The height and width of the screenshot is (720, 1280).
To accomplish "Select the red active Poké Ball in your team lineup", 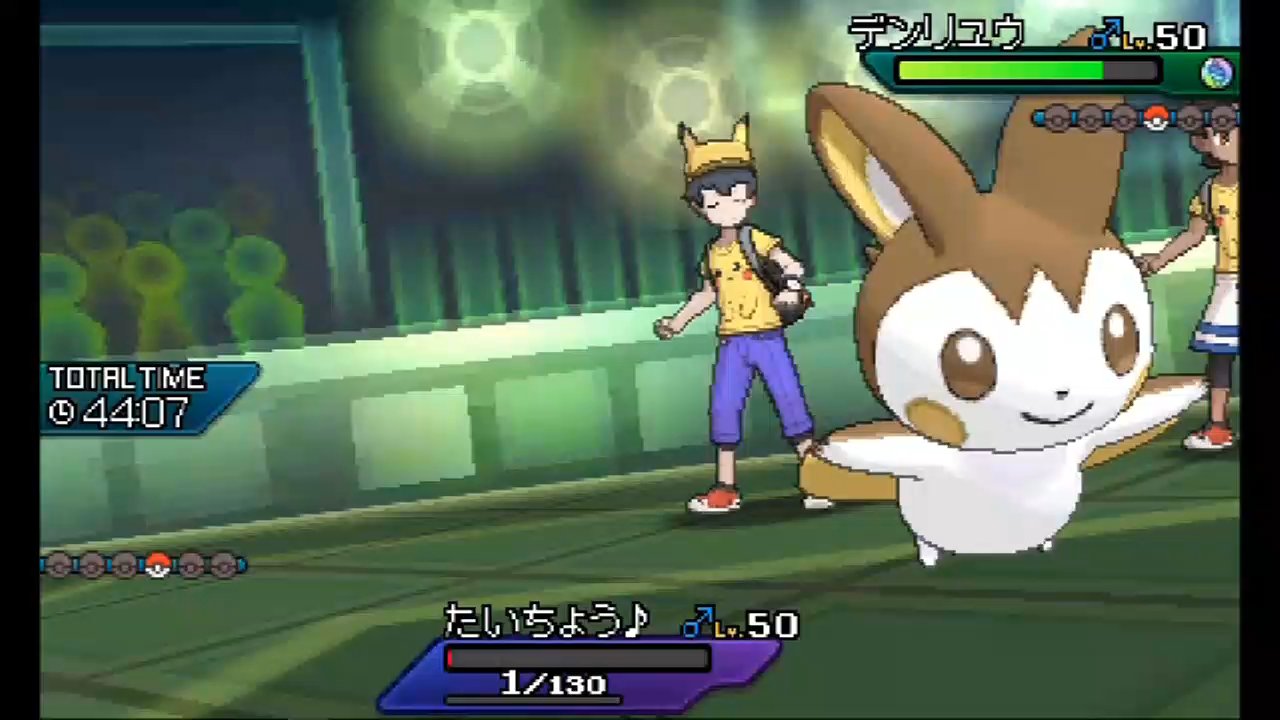I will 158,566.
